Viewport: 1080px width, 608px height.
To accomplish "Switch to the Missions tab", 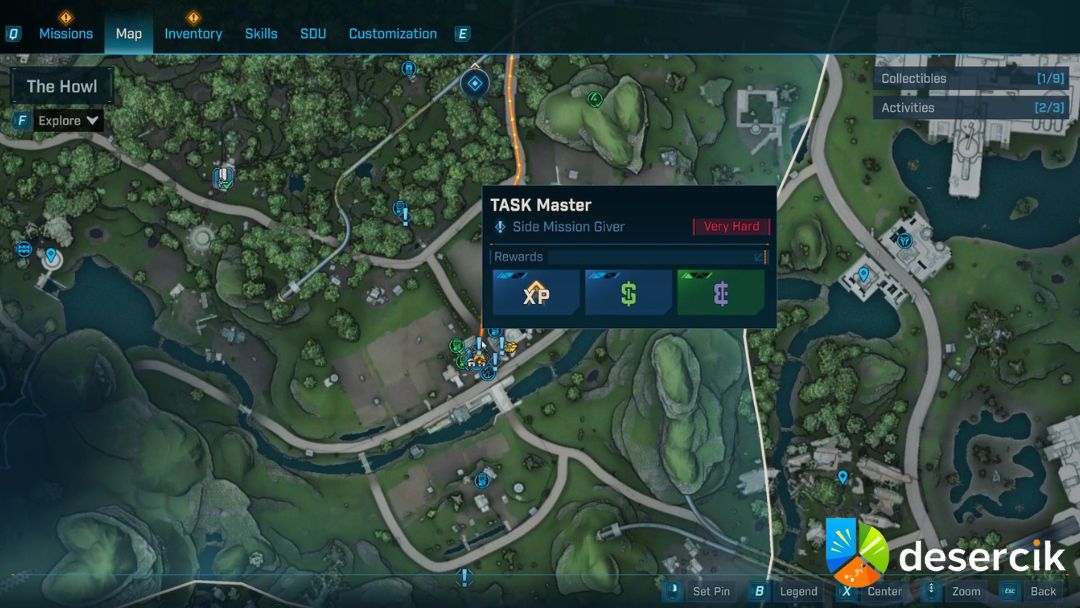I will coord(66,33).
